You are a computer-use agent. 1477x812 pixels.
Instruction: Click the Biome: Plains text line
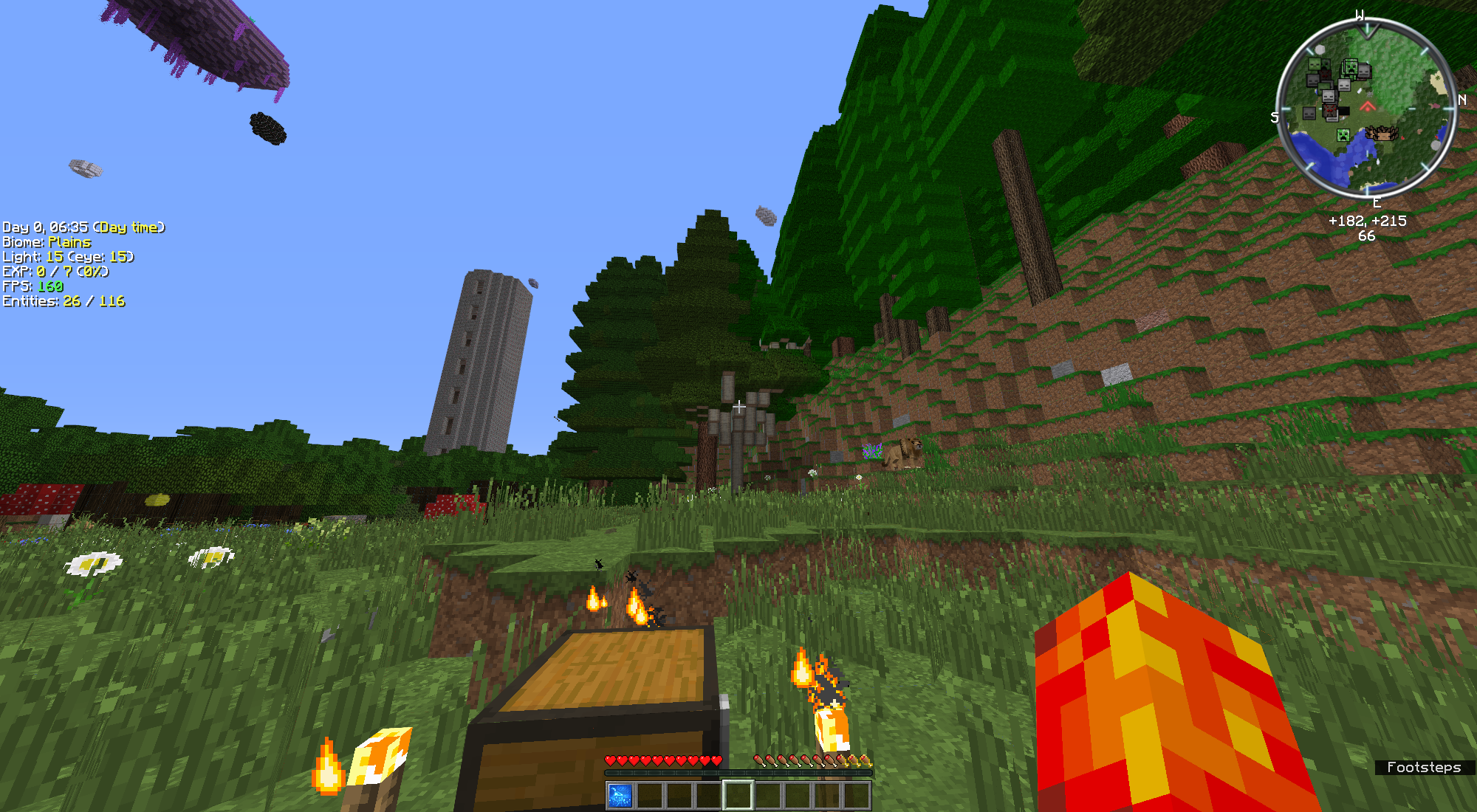pos(45,242)
